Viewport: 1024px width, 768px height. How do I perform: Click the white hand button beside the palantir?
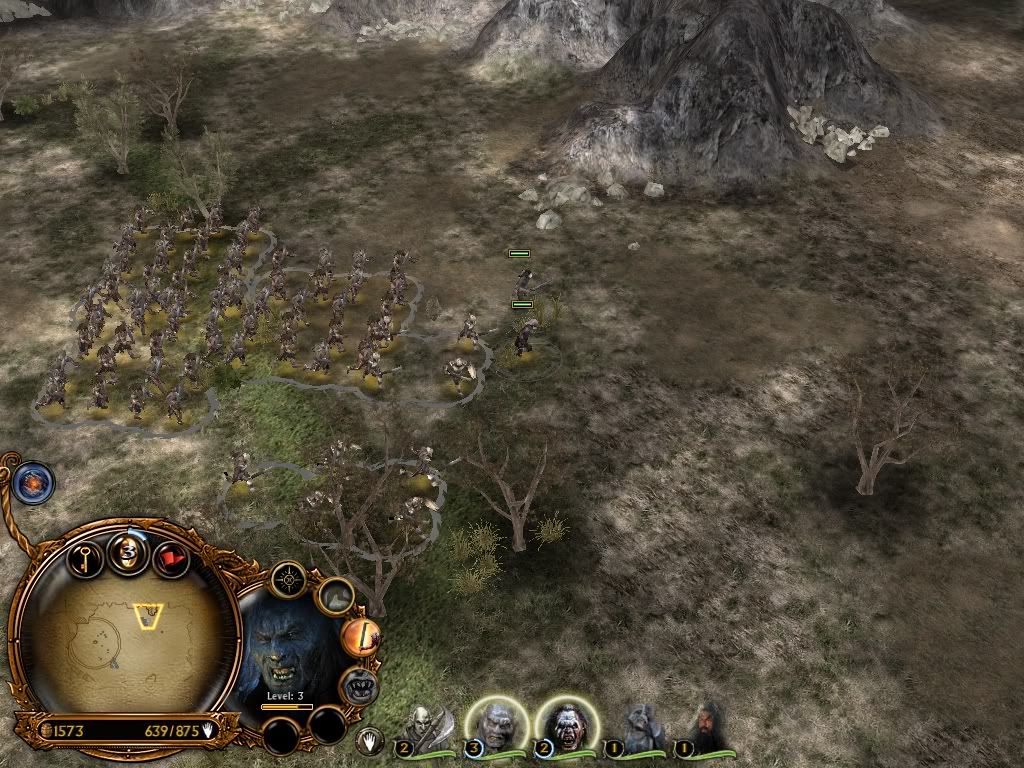click(x=369, y=741)
